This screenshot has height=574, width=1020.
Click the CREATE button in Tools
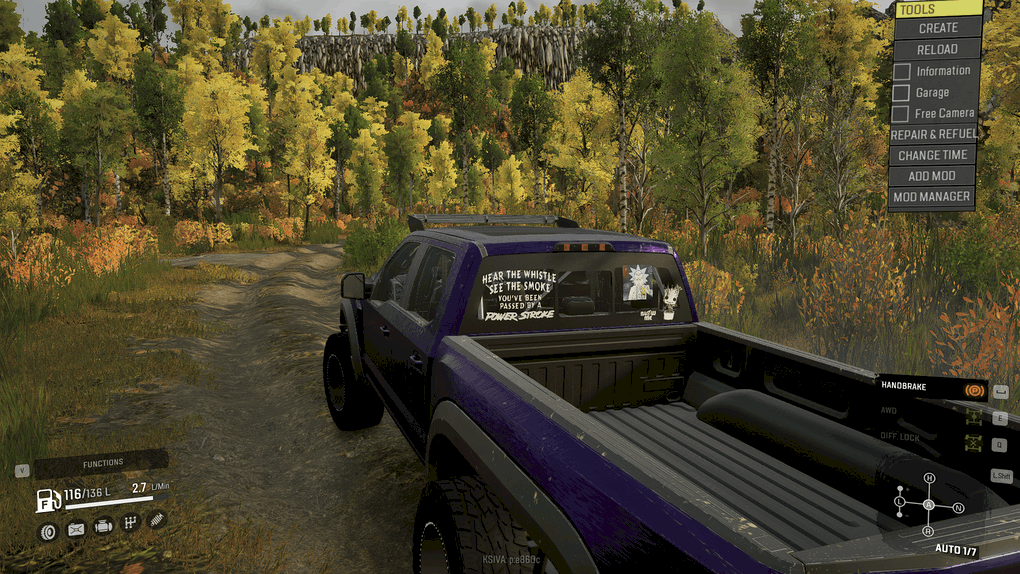tap(937, 28)
